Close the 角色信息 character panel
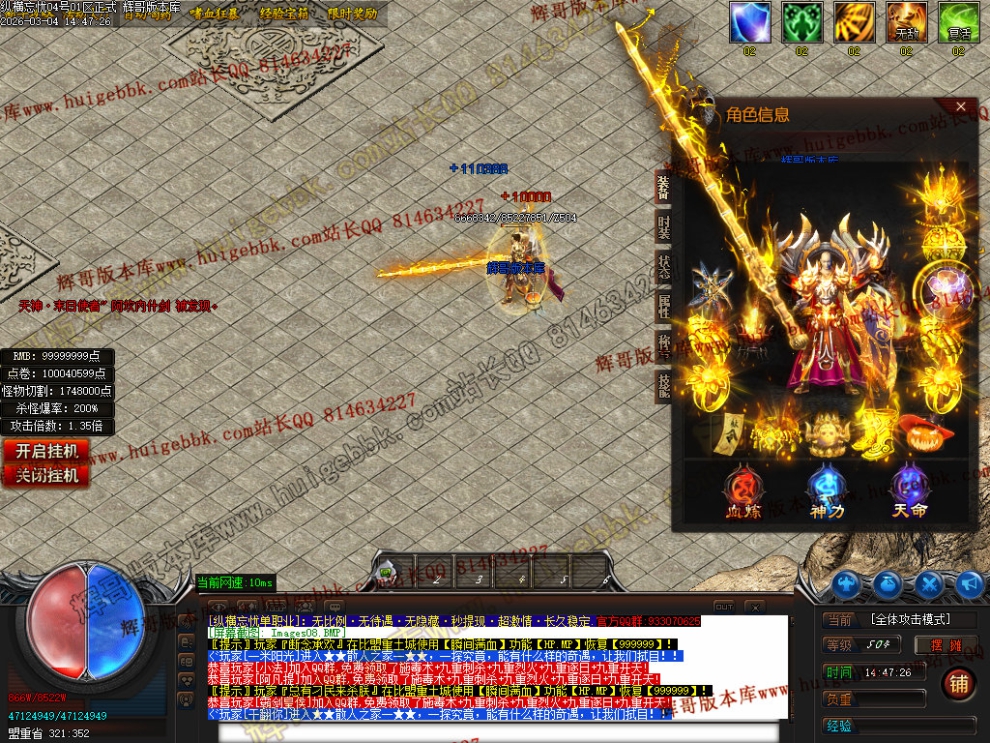The image size is (990, 743). tap(961, 106)
